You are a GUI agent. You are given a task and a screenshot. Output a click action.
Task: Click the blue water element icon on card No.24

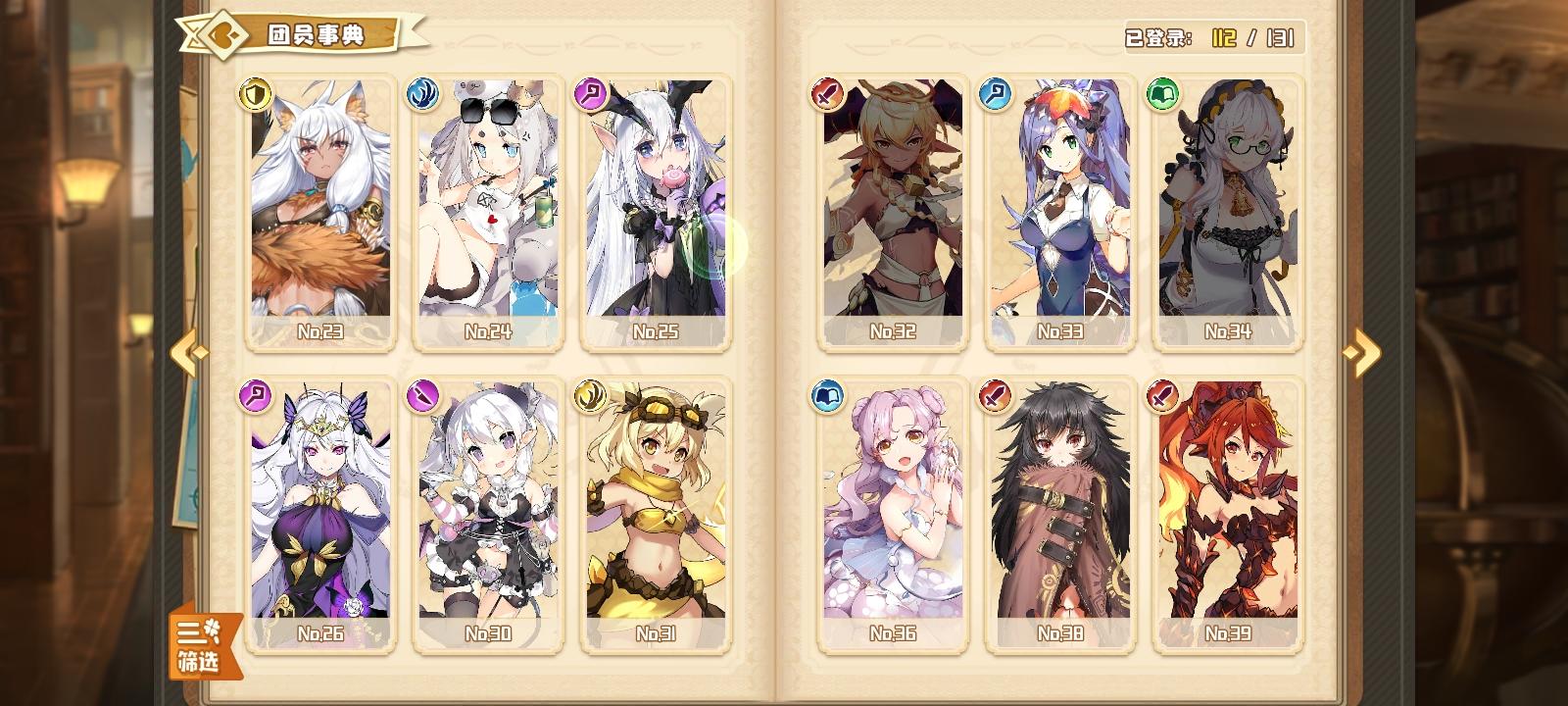(x=421, y=95)
